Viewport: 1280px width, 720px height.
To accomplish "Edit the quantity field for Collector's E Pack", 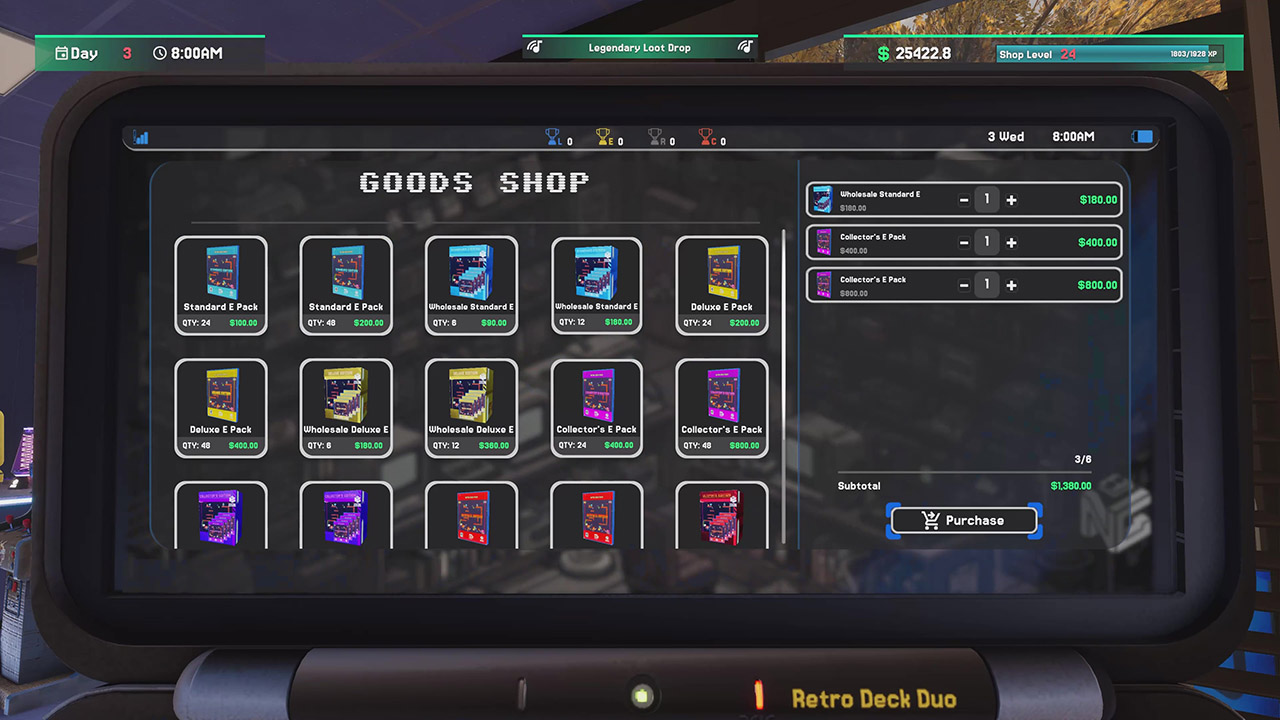I will point(987,242).
